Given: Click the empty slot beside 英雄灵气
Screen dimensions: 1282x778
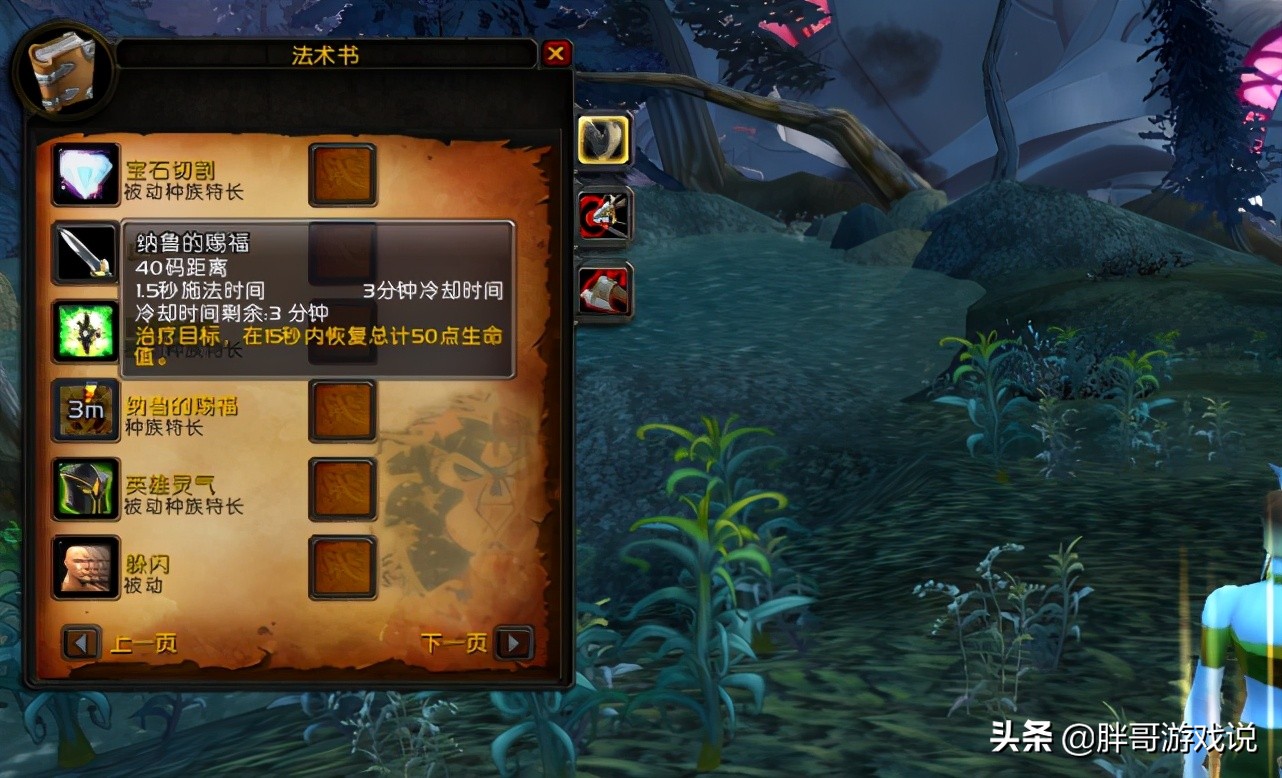Looking at the screenshot, I should point(342,488).
